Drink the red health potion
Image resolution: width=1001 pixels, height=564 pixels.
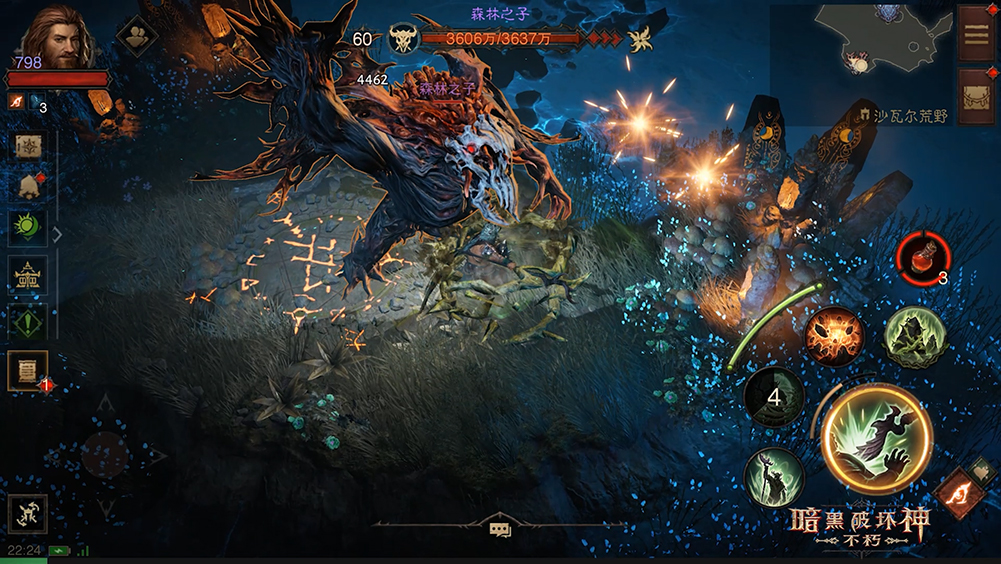click(x=920, y=256)
